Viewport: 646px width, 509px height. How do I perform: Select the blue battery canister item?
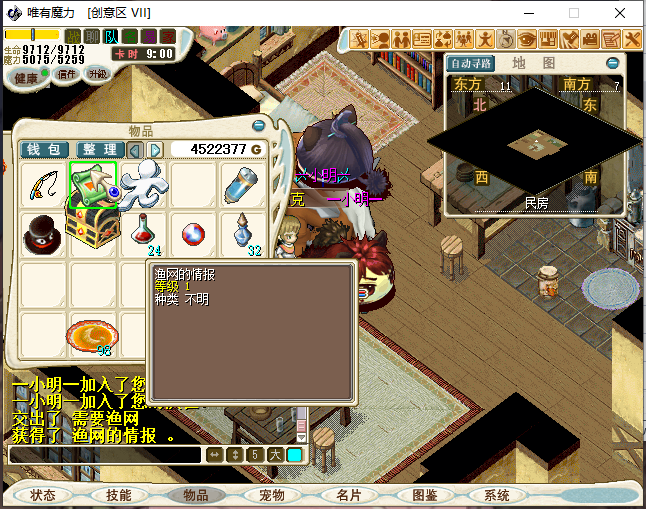242,185
